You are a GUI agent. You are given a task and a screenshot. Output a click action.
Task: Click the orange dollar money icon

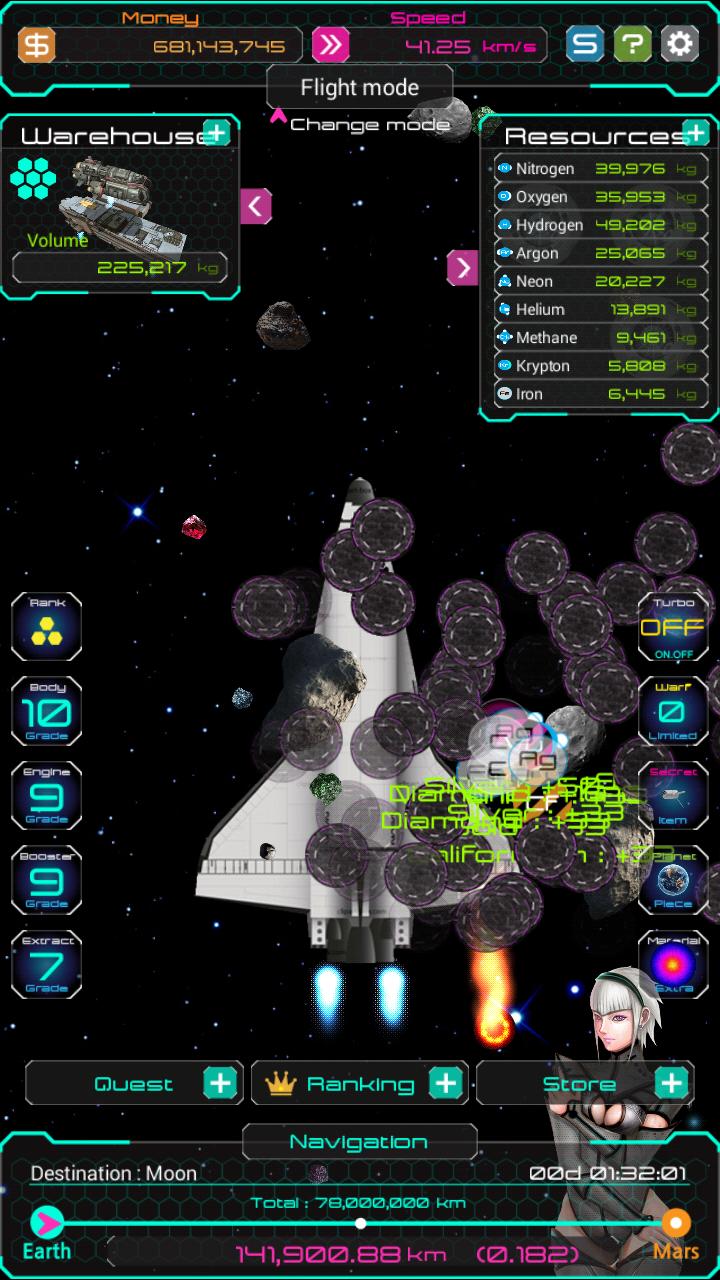tap(37, 45)
